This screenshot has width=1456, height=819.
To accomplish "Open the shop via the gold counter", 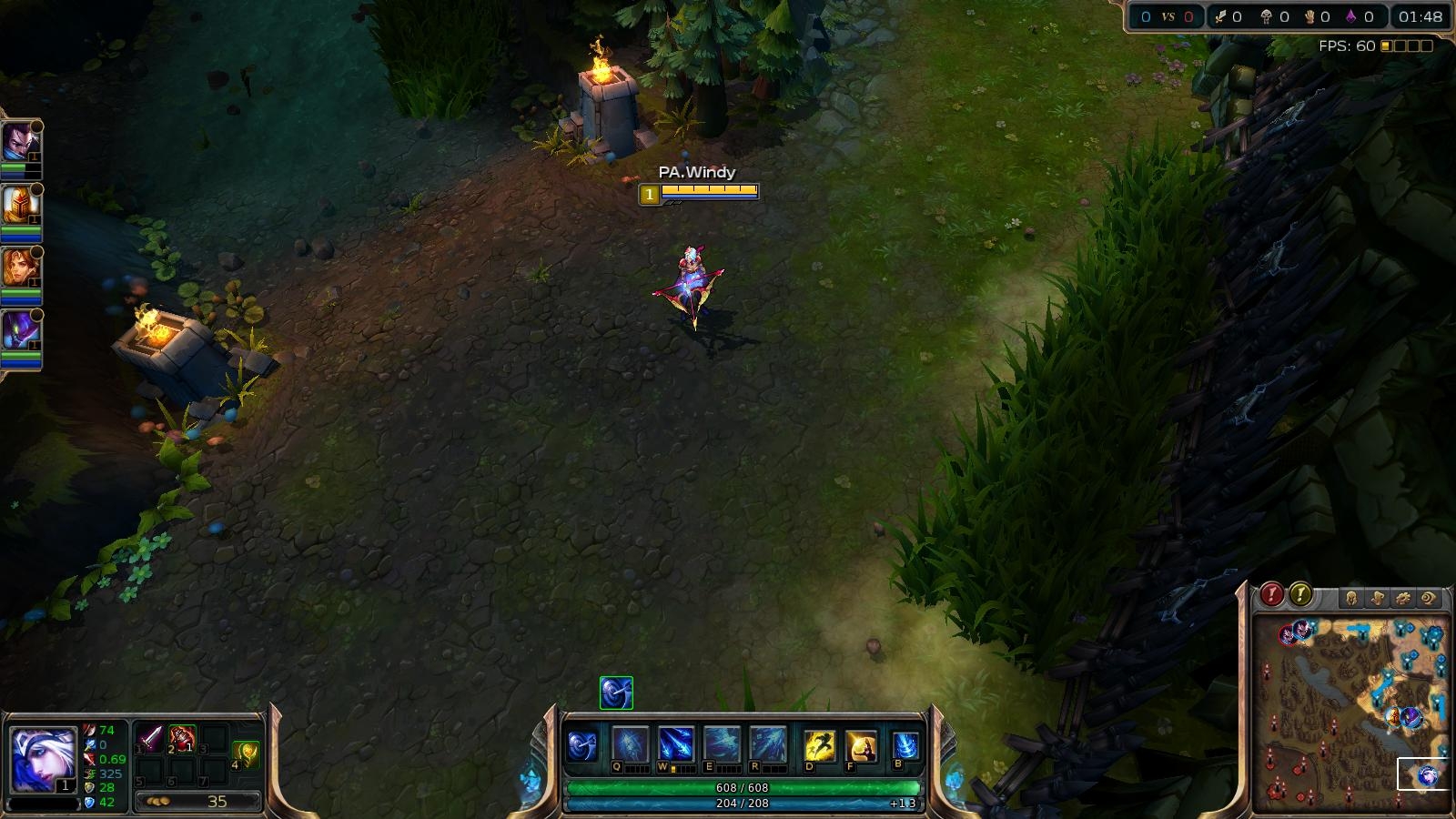I will point(198,802).
